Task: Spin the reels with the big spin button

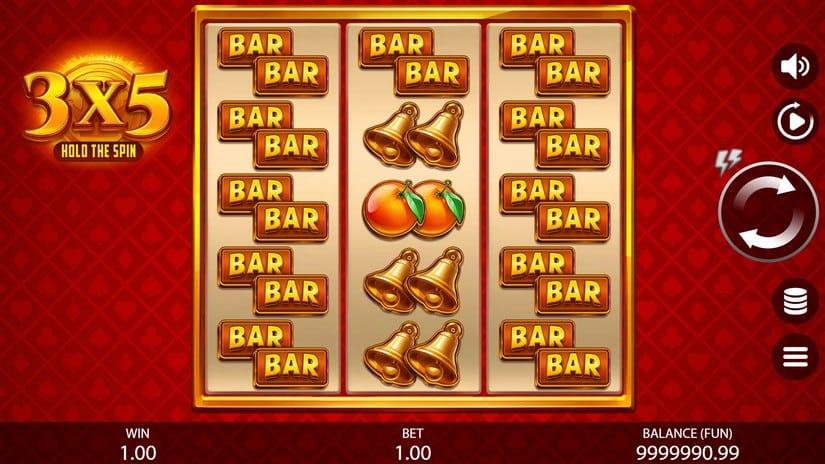Action: (x=768, y=211)
